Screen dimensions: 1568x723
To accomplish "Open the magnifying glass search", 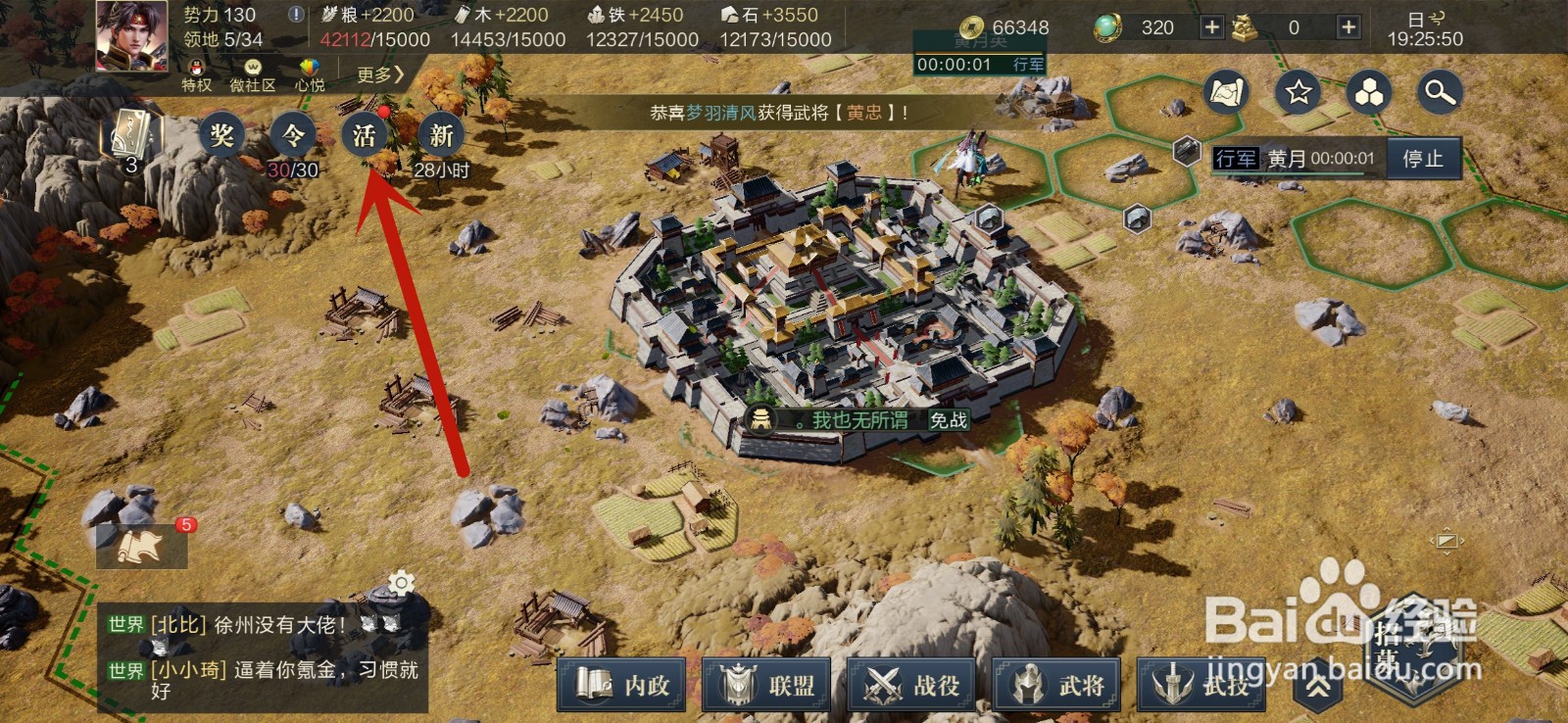I will coord(1440,93).
